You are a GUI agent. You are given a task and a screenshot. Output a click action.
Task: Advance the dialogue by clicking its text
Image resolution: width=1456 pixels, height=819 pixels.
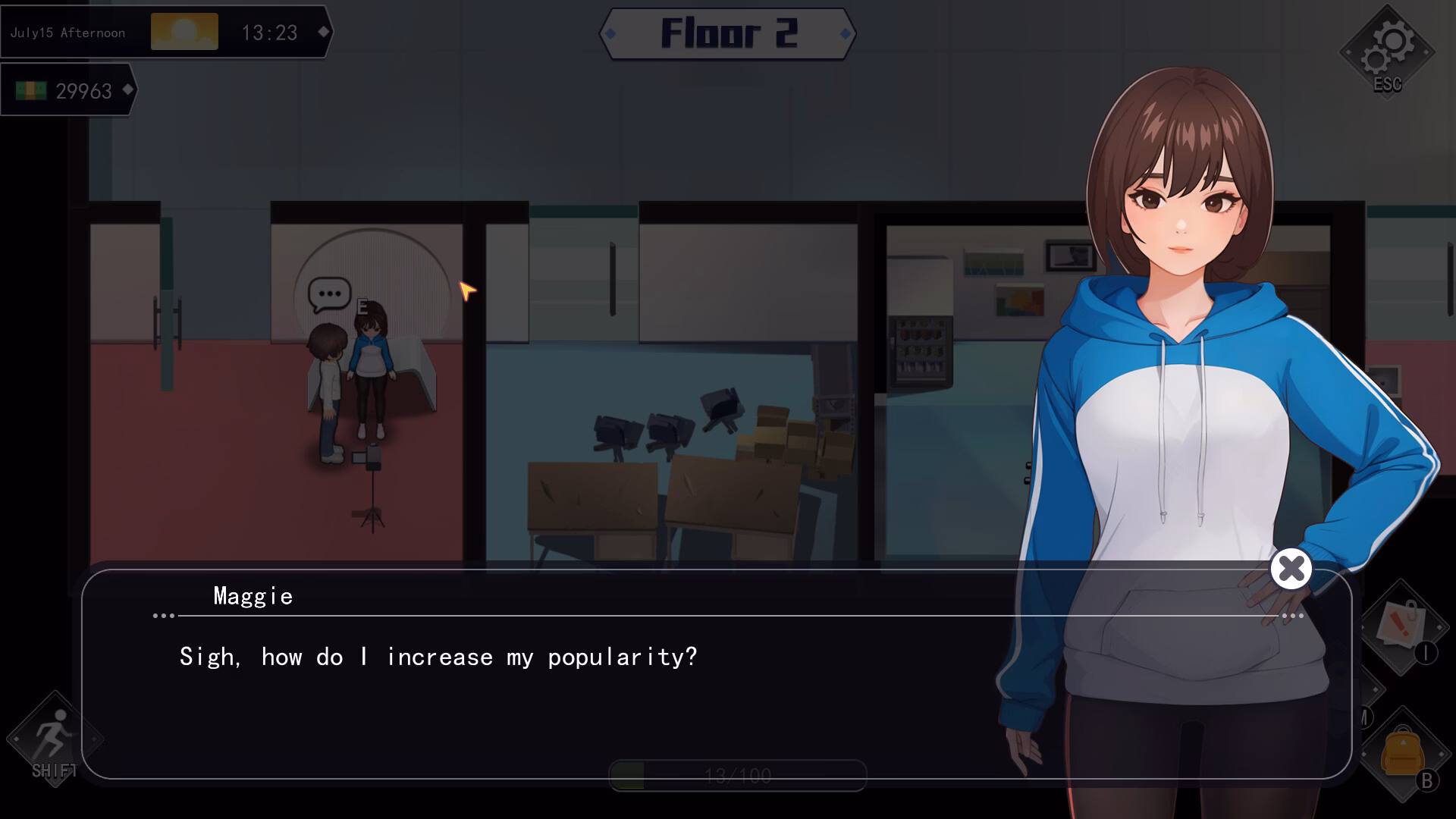(x=438, y=657)
